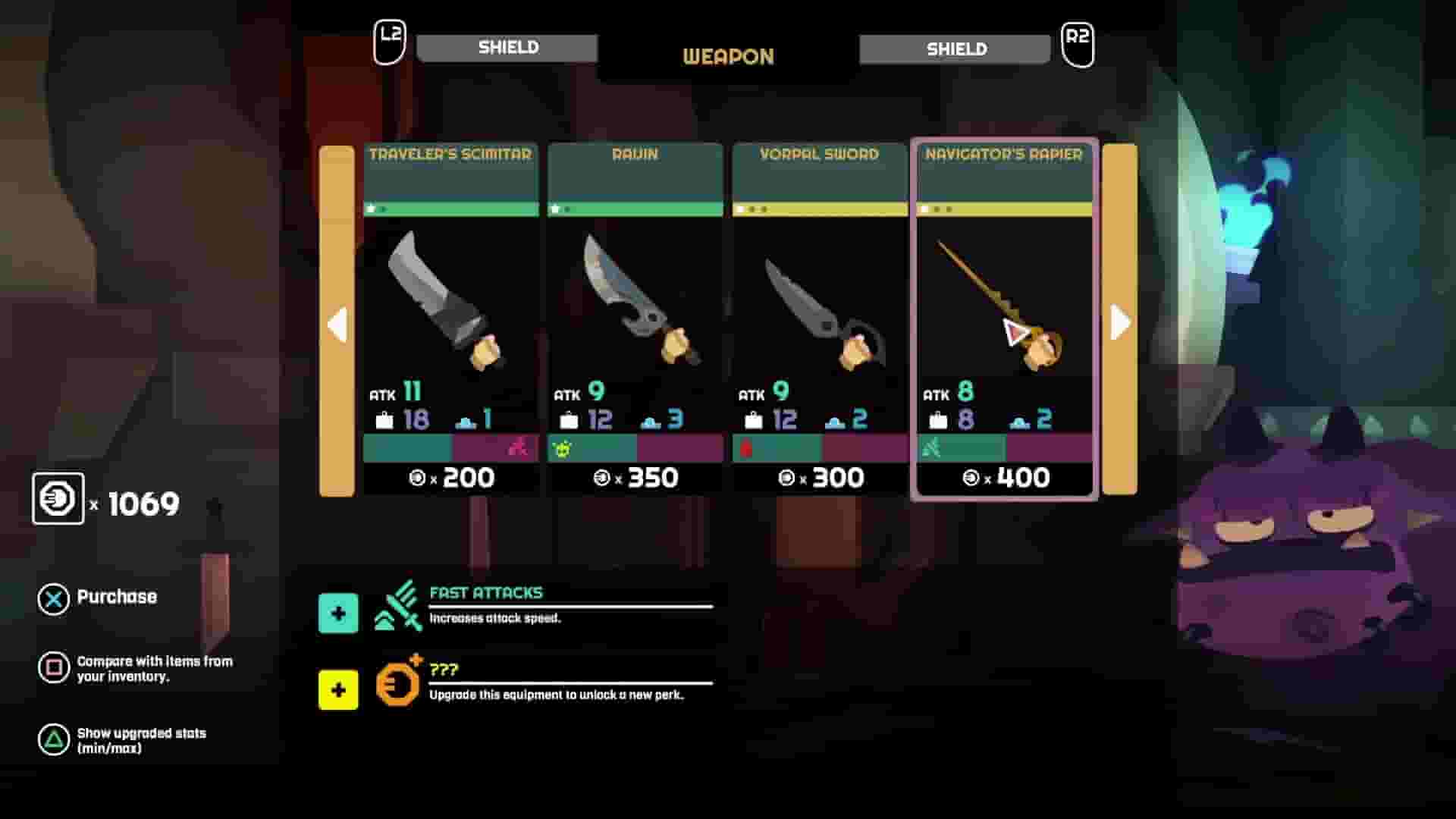1456x819 pixels.
Task: Switch to the left Shield tab
Action: [x=507, y=48]
